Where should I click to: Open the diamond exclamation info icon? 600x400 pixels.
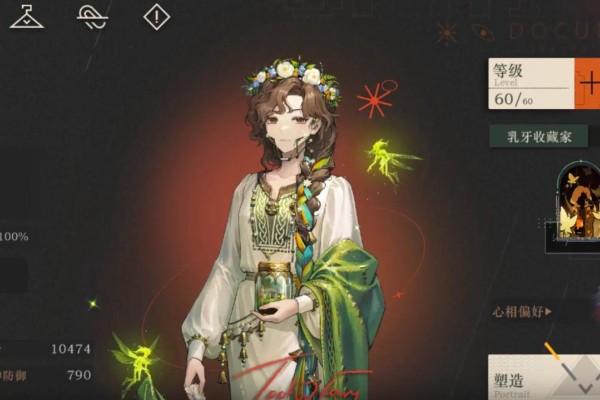157,16
